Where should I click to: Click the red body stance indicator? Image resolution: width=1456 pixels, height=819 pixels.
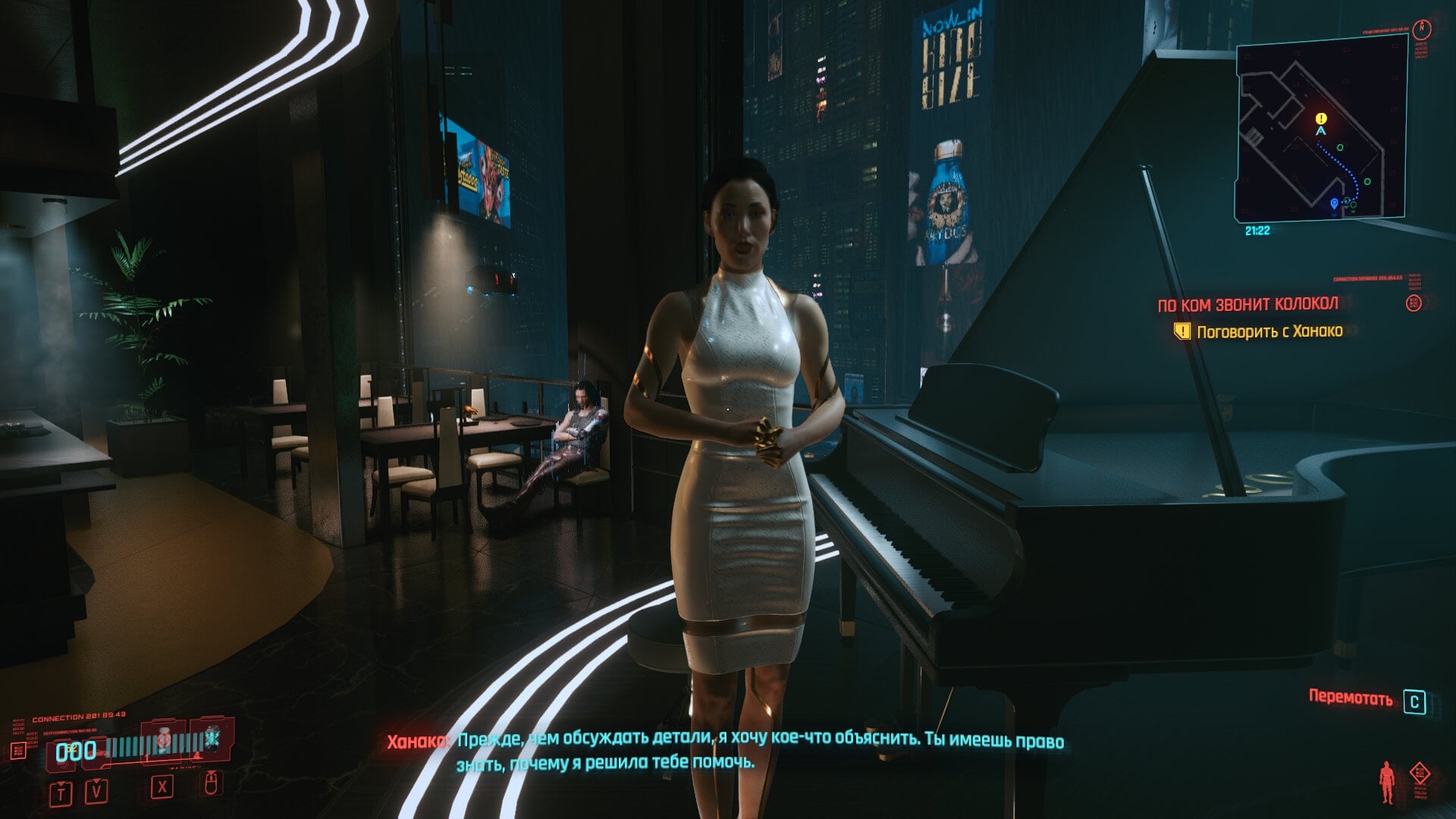coord(1387,782)
